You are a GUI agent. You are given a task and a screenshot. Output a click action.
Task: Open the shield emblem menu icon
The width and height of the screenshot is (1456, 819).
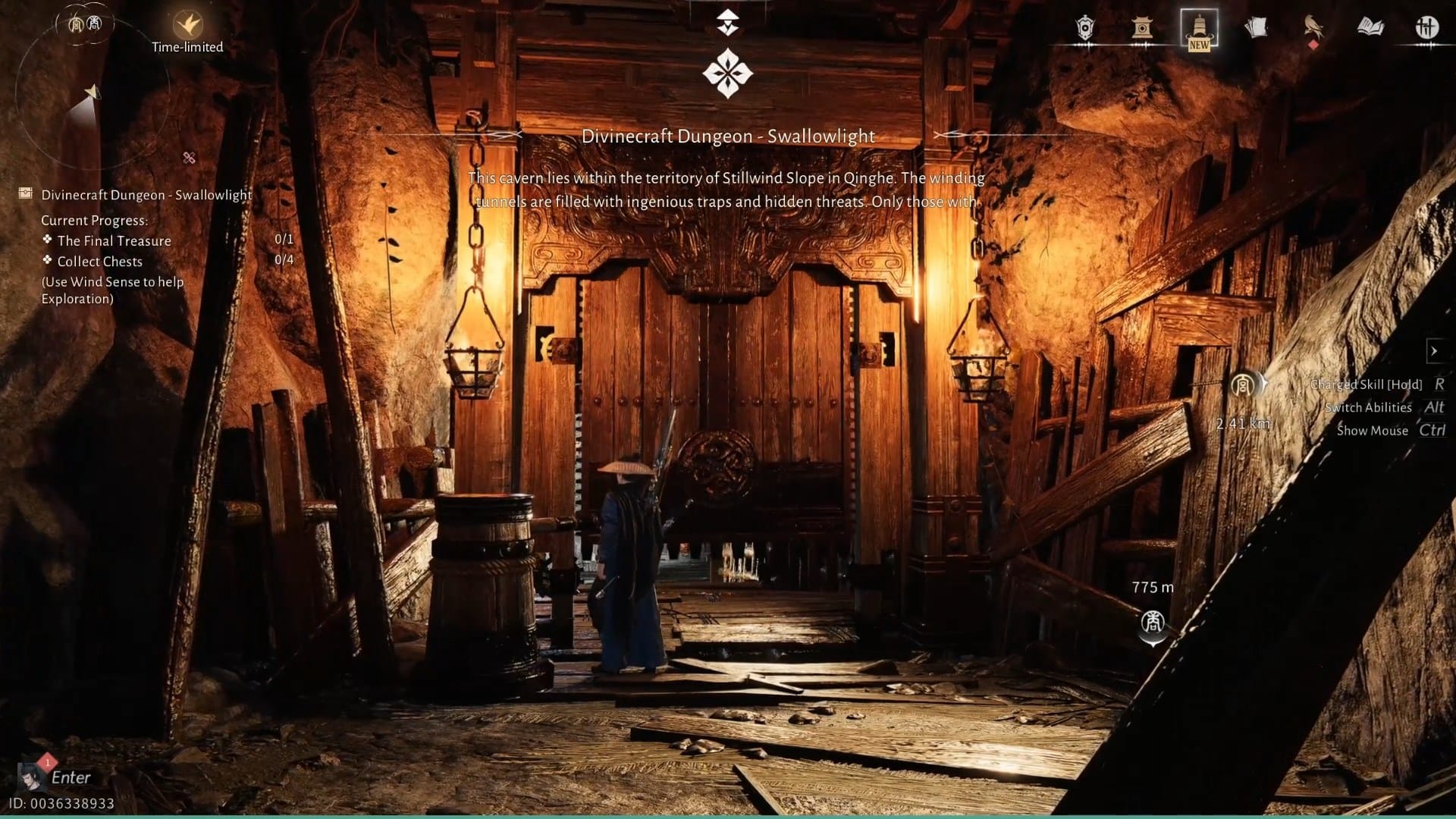point(1084,28)
